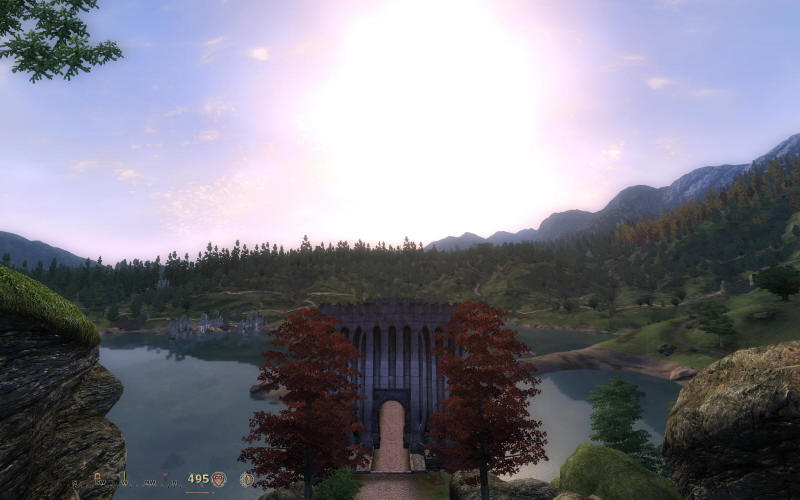
Task: Click the red quest marker on the compass
Action: click(x=165, y=474)
